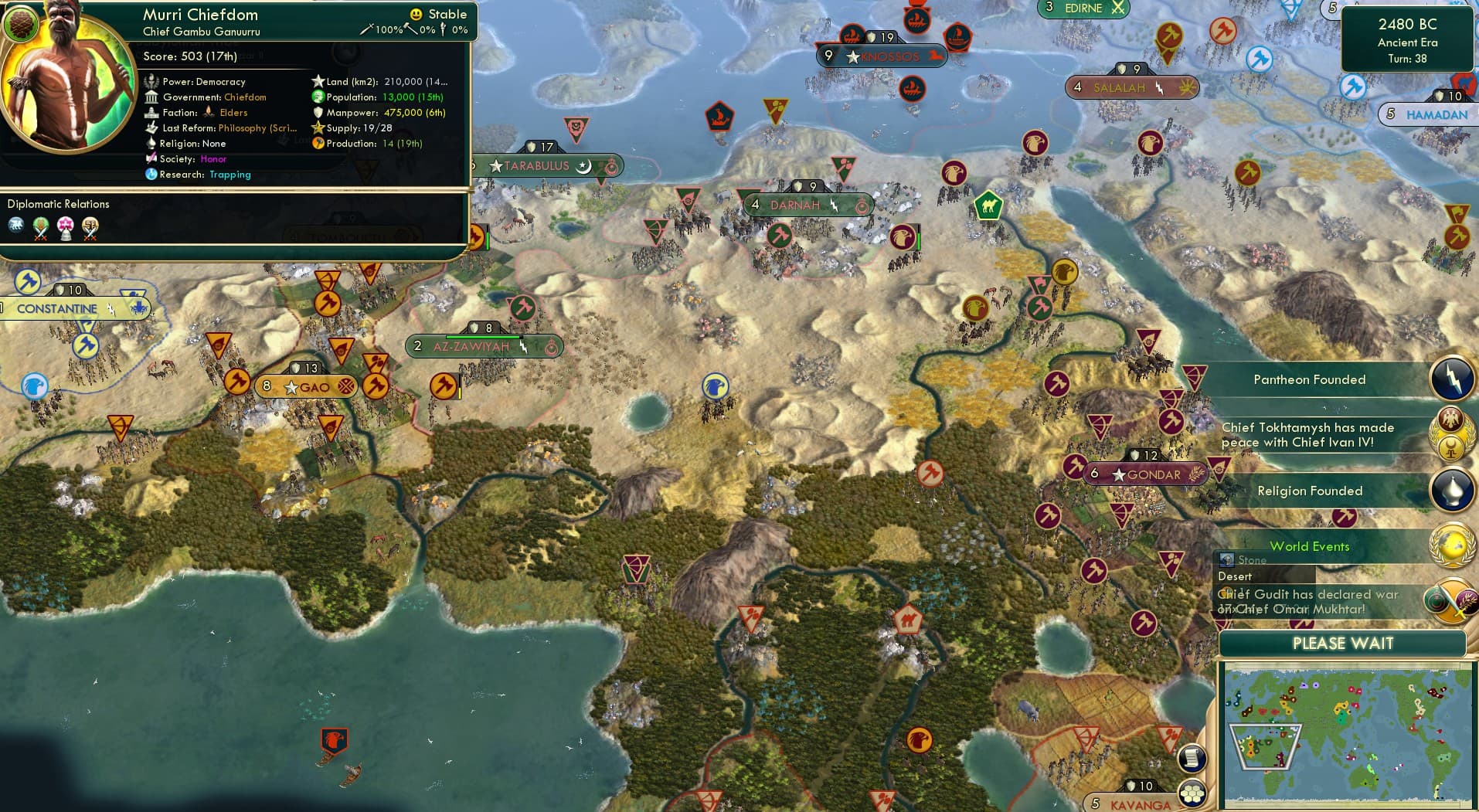Toggle the range strike lightning on Darnah's banner
Image resolution: width=1479 pixels, height=812 pixels.
pyautogui.click(x=833, y=206)
